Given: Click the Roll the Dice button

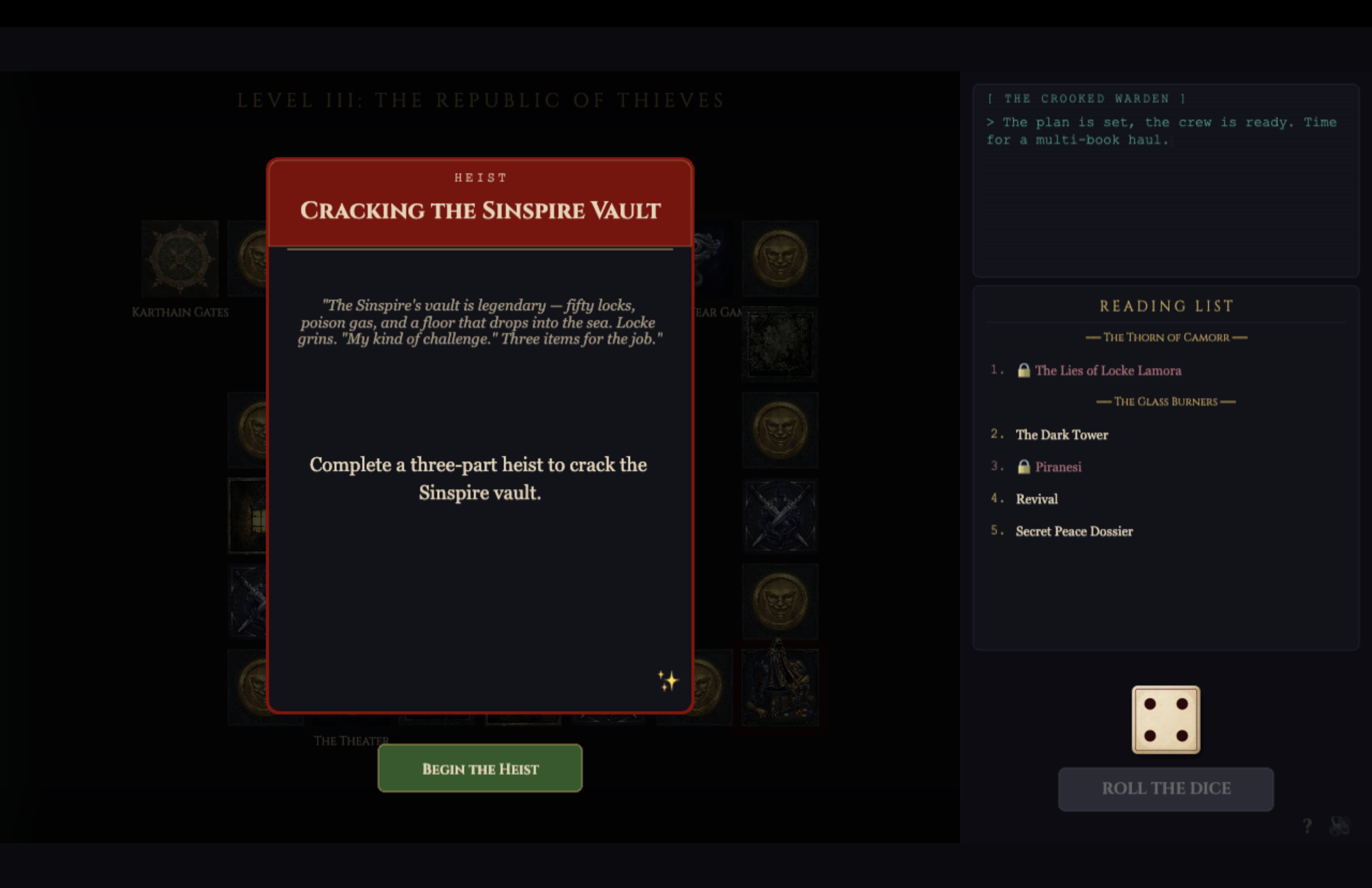Looking at the screenshot, I should point(1166,788).
